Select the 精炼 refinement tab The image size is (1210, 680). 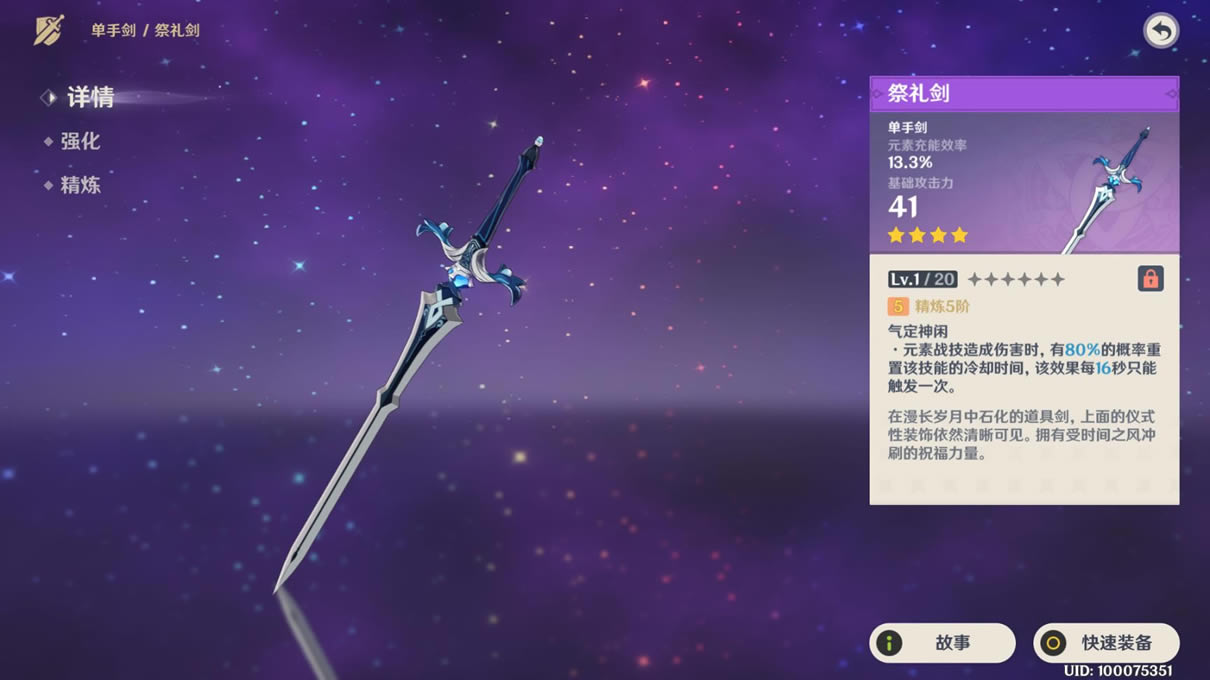click(80, 185)
